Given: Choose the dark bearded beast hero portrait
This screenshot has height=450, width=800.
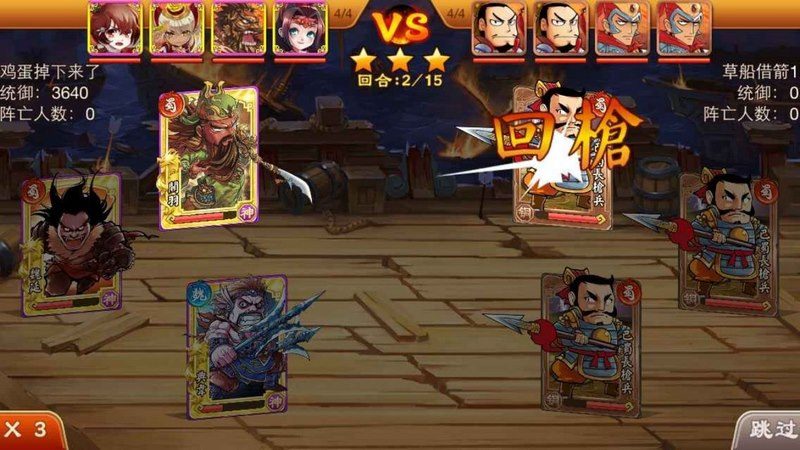Looking at the screenshot, I should tap(237, 27).
